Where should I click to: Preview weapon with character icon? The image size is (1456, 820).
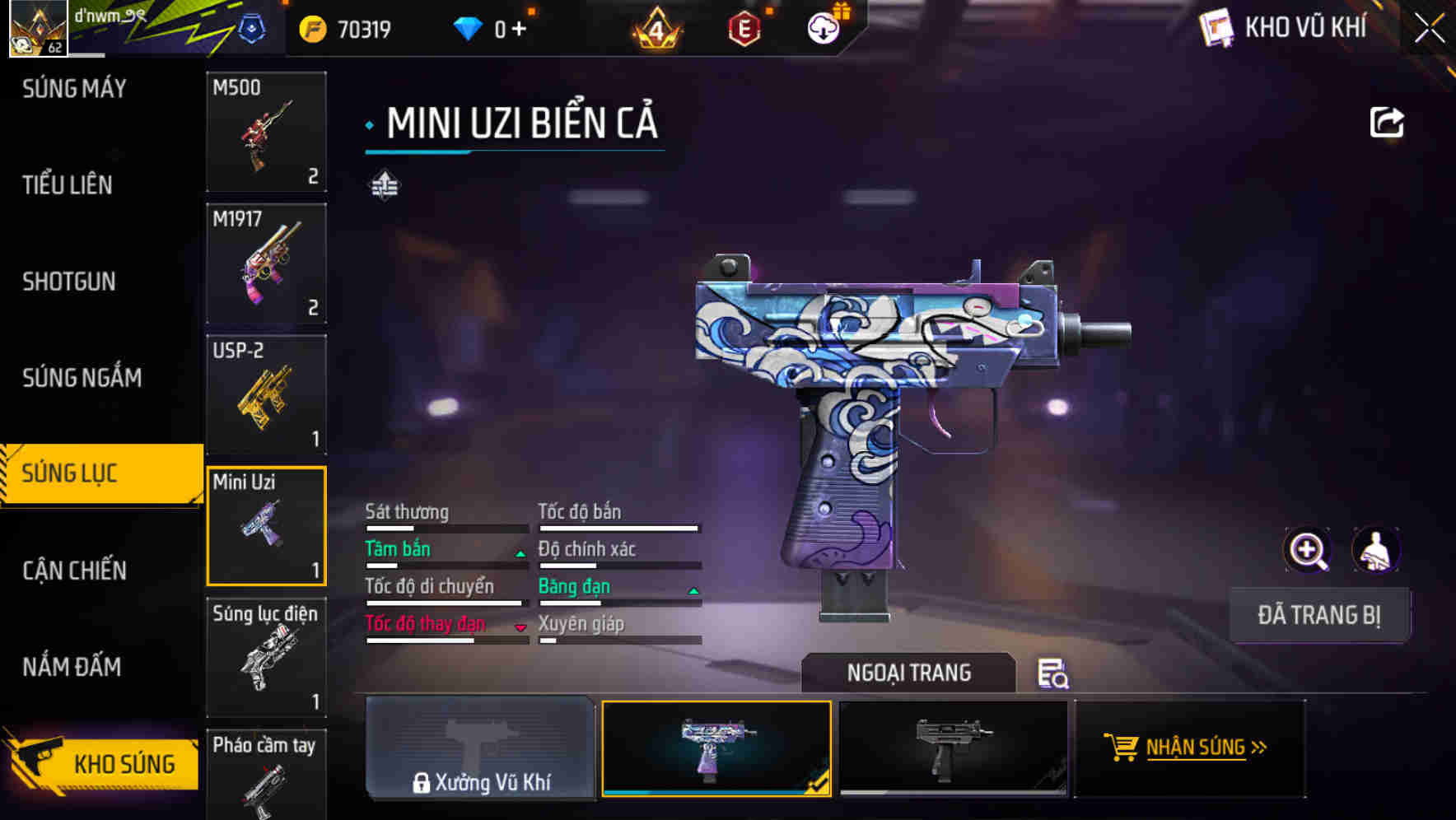click(1375, 550)
